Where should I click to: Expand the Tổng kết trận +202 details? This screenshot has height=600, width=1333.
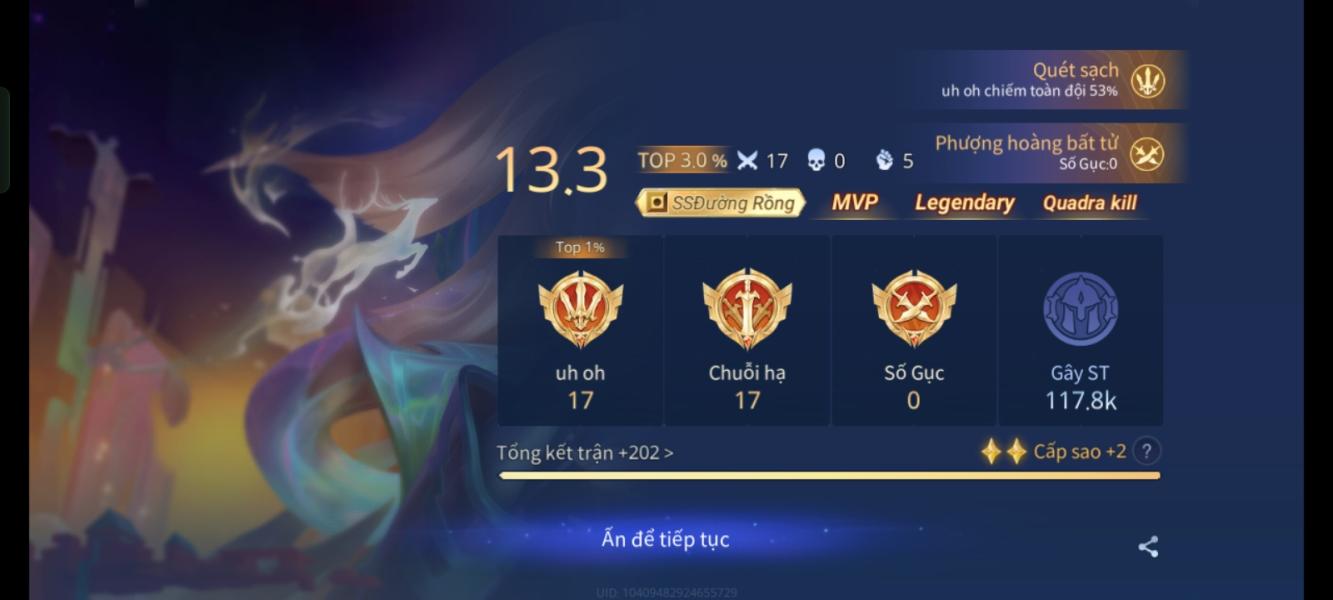click(585, 453)
